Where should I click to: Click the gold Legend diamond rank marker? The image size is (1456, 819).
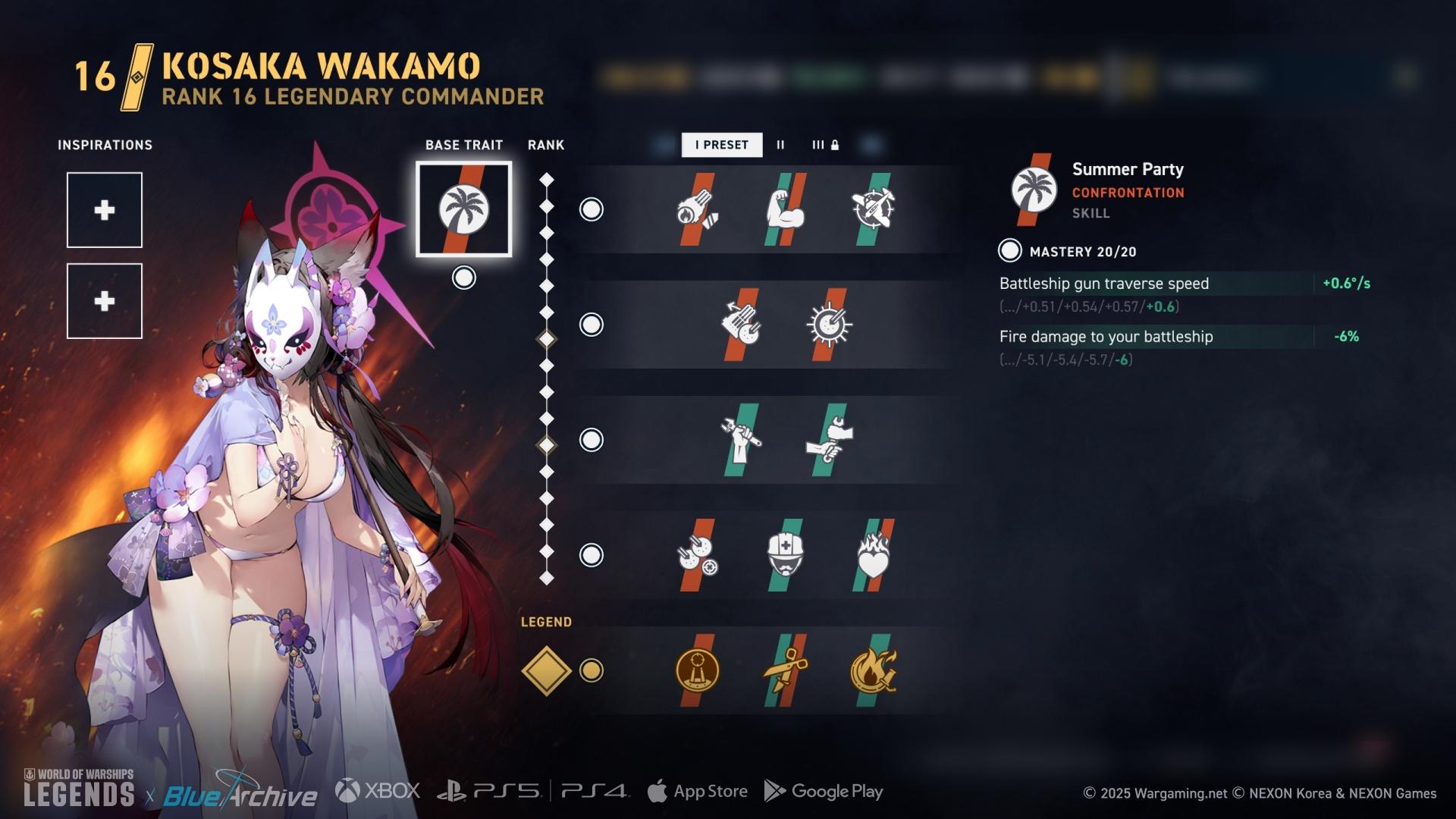point(546,670)
